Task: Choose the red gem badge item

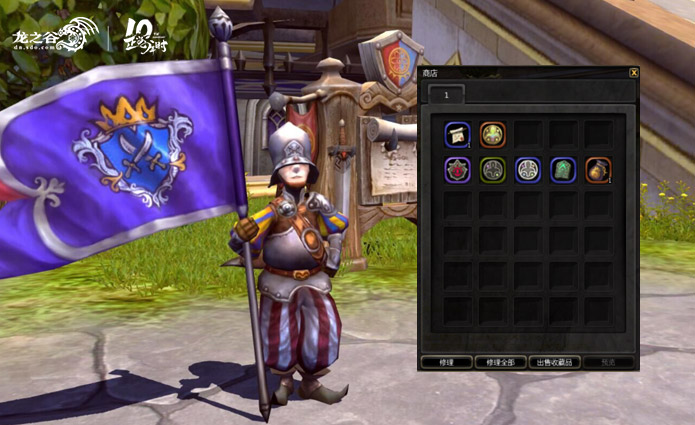Action: 458,169
